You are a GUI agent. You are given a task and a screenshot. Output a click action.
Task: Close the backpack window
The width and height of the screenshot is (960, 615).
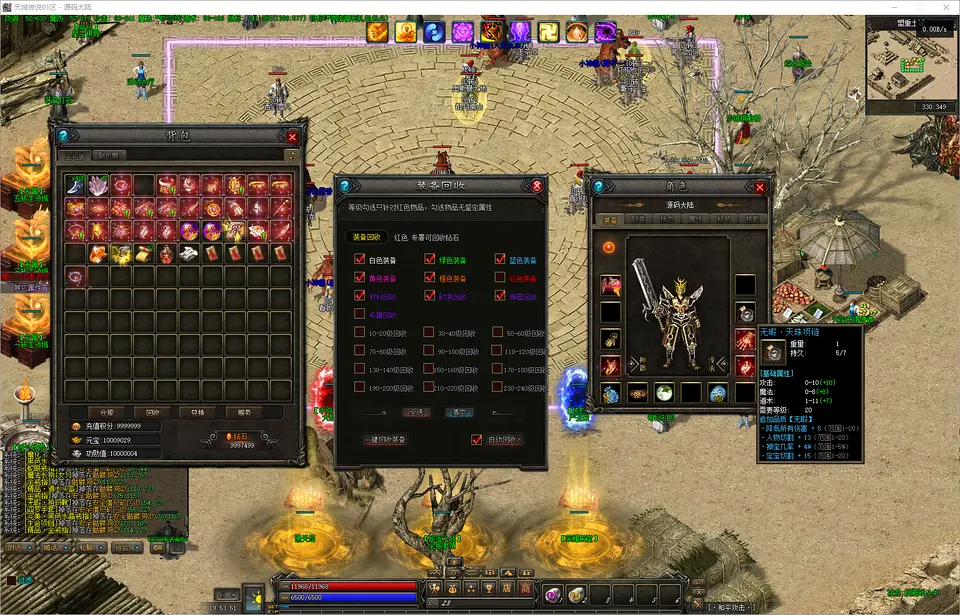[x=292, y=136]
